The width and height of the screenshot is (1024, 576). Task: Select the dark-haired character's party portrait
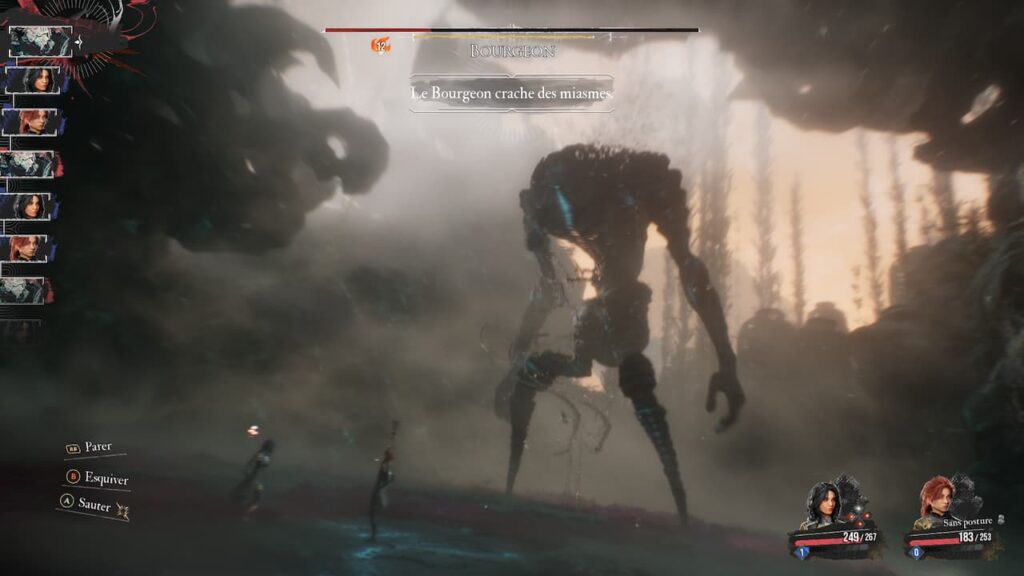tap(822, 507)
